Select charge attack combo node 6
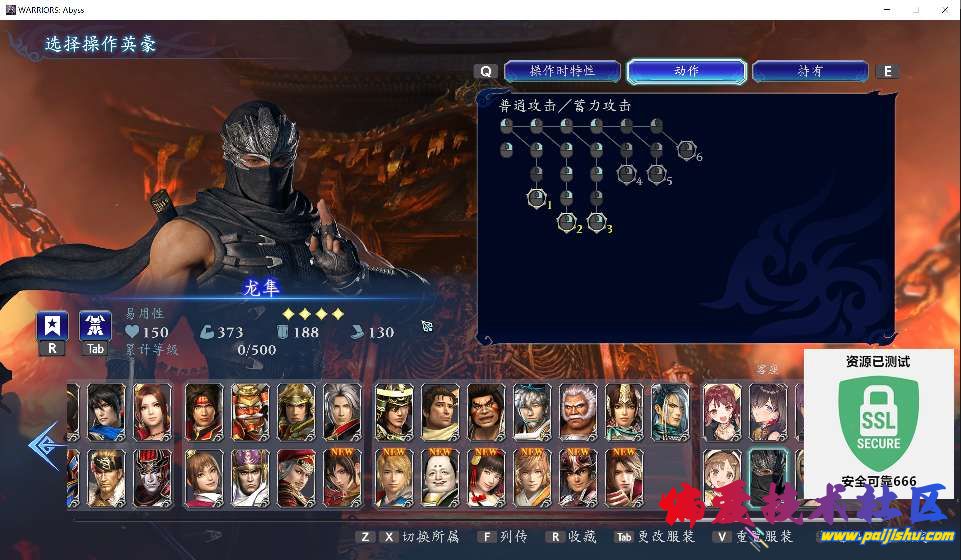961x560 pixels. pyautogui.click(x=687, y=150)
